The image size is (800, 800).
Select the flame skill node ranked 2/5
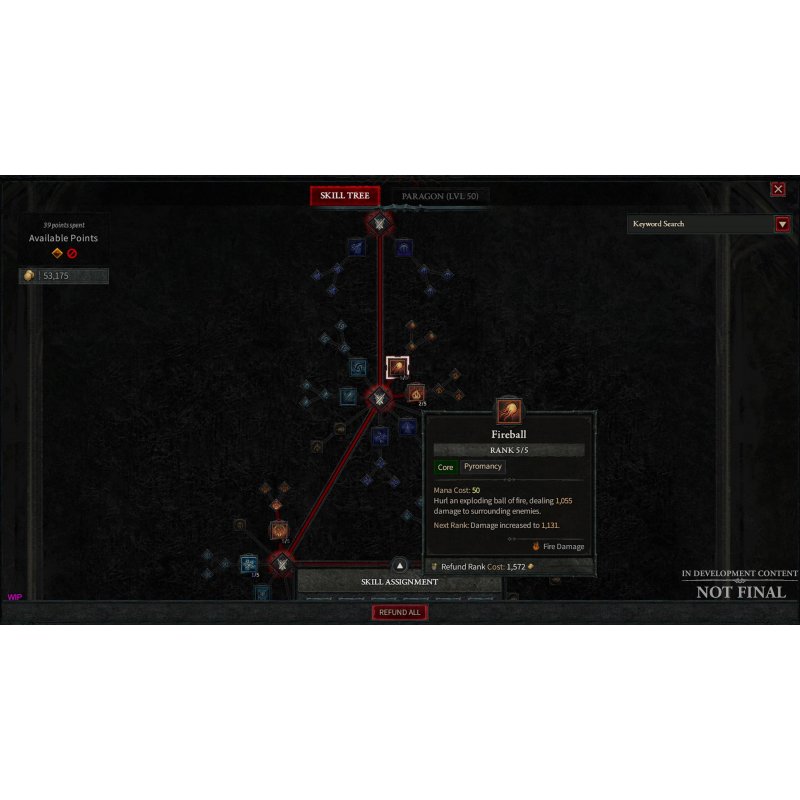[x=415, y=393]
